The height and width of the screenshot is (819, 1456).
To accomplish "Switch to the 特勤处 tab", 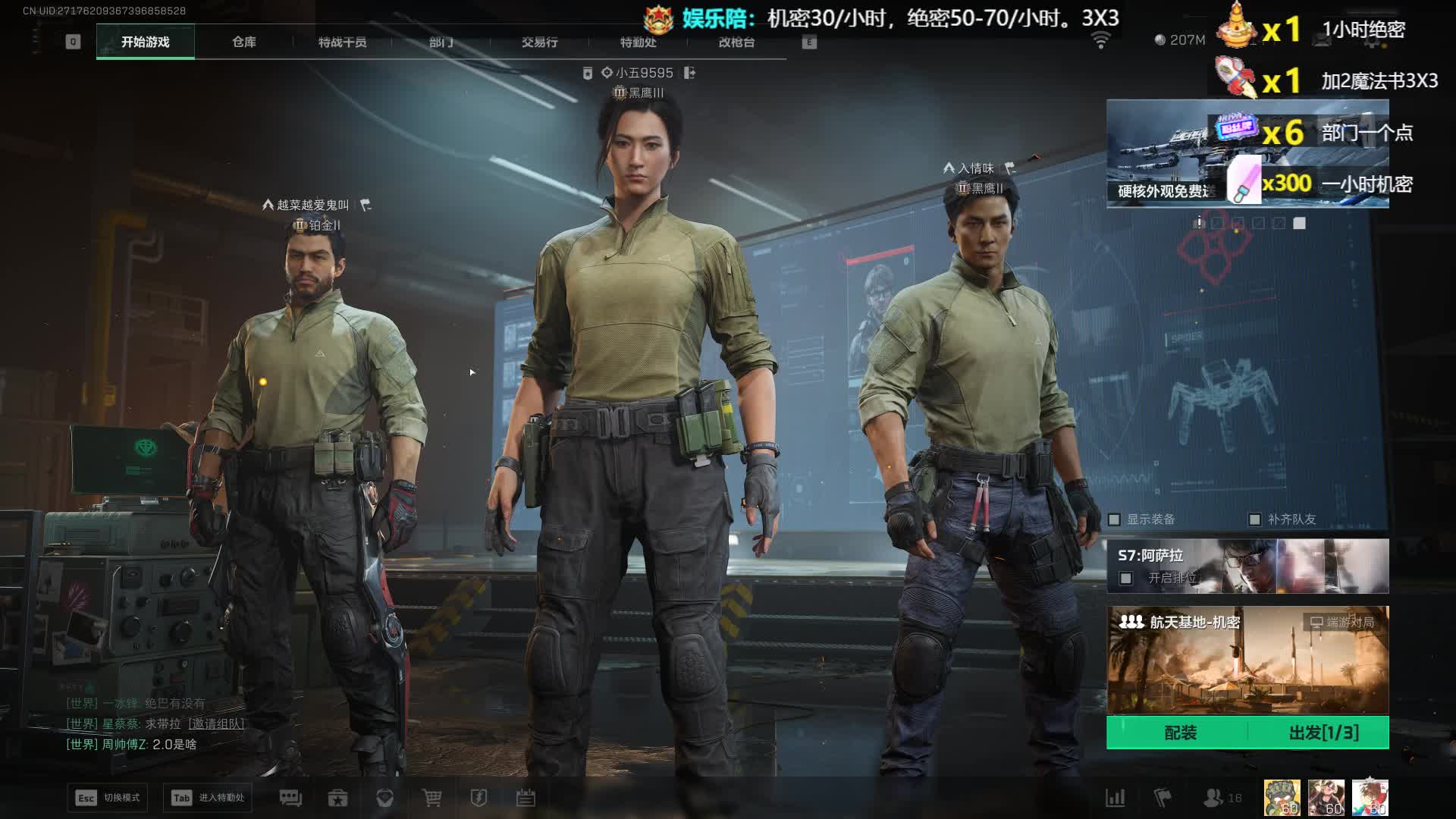I will point(638,42).
